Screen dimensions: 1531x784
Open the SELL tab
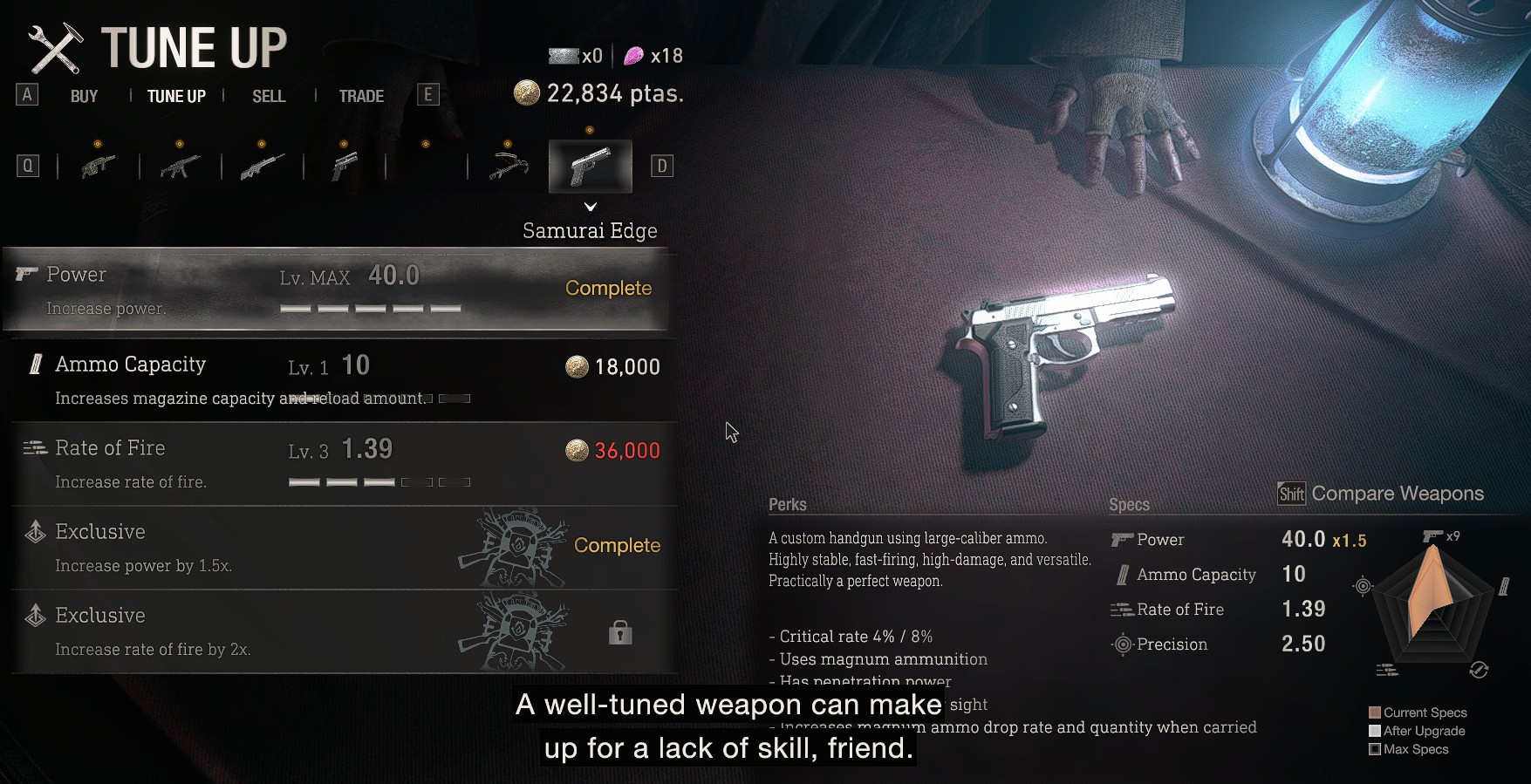click(x=269, y=96)
